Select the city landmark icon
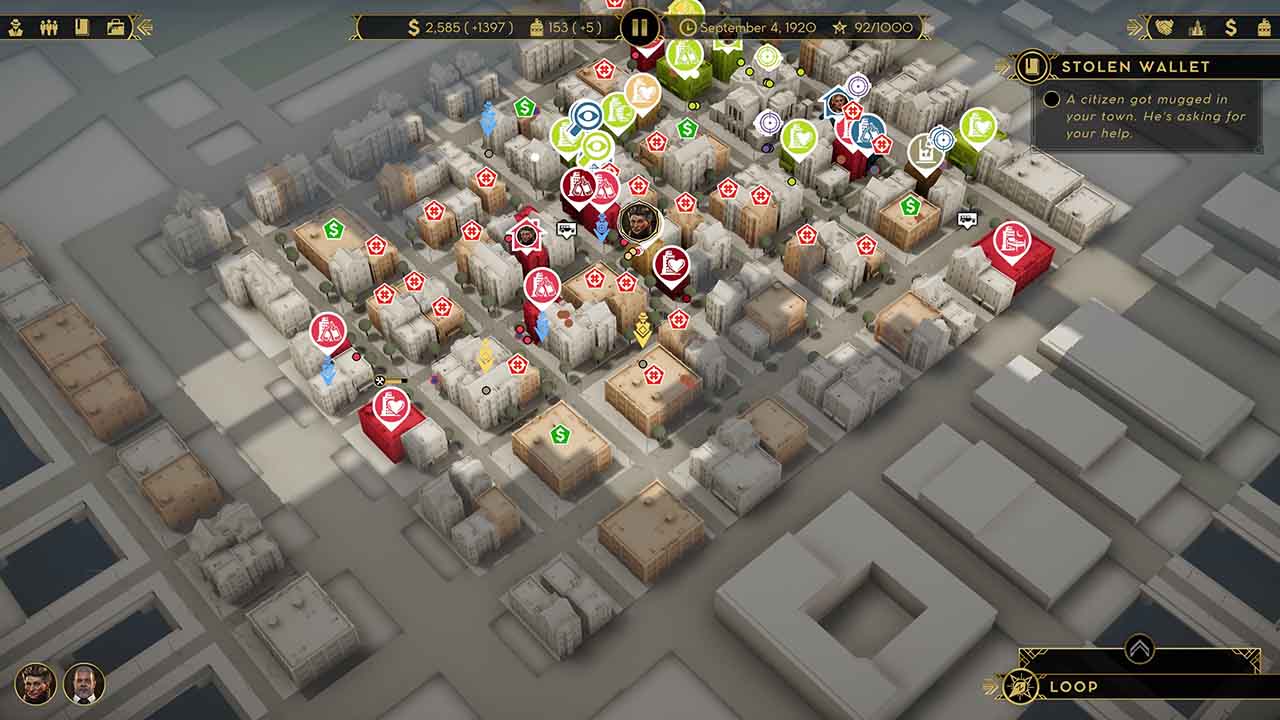 click(1197, 26)
